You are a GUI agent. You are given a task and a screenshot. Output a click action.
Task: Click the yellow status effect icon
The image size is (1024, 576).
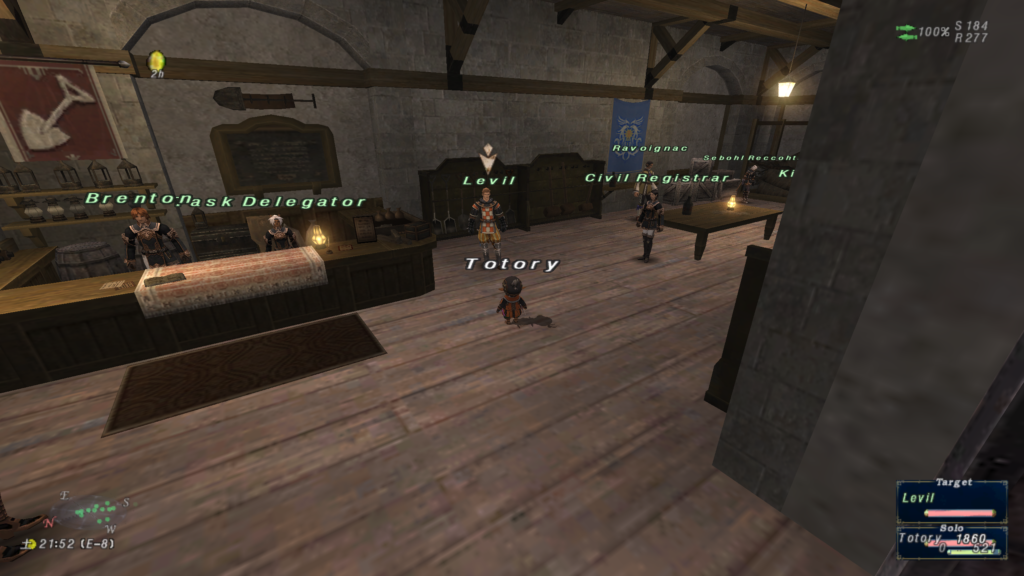(156, 62)
